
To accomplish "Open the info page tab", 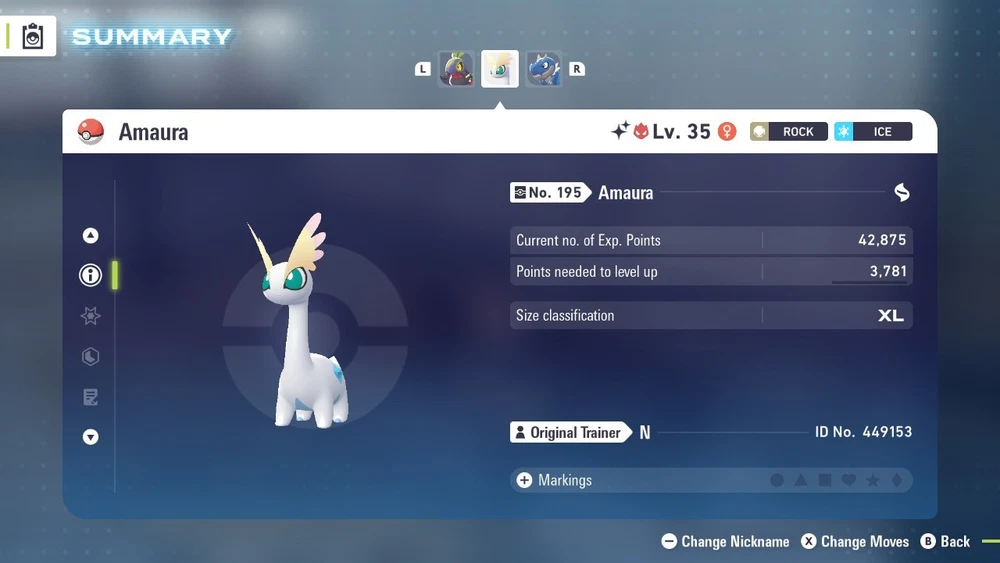I will point(91,275).
